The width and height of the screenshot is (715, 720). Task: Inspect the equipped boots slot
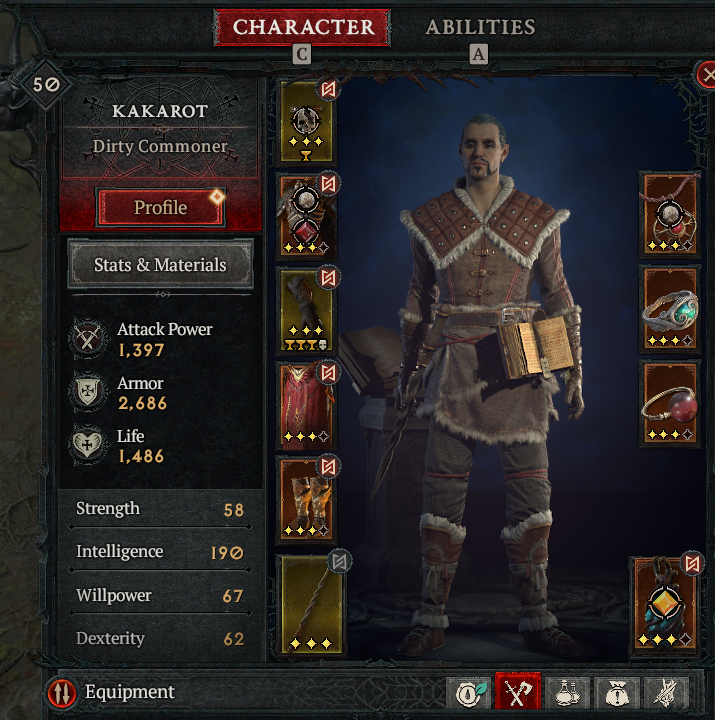click(x=307, y=498)
